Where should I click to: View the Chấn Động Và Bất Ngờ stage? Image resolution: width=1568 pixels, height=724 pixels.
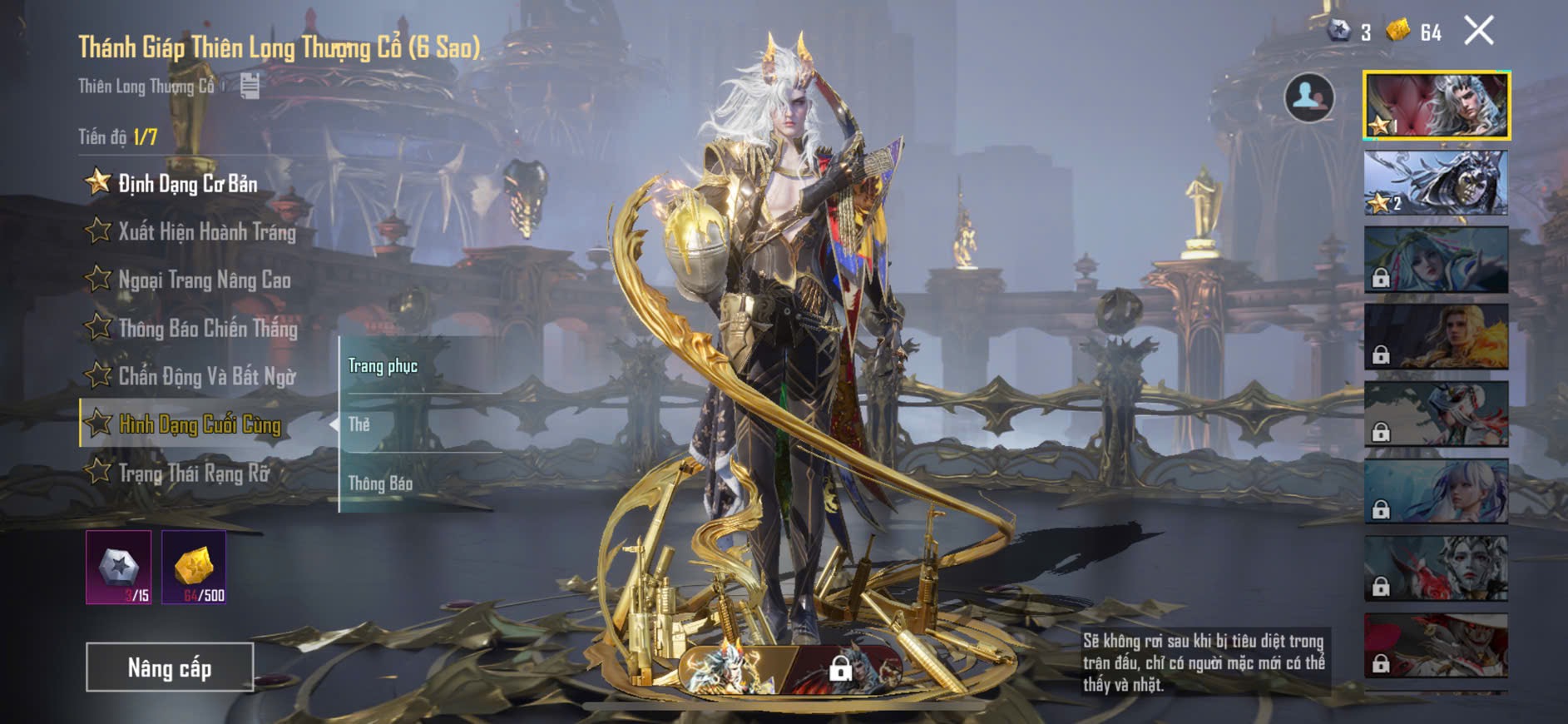206,376
